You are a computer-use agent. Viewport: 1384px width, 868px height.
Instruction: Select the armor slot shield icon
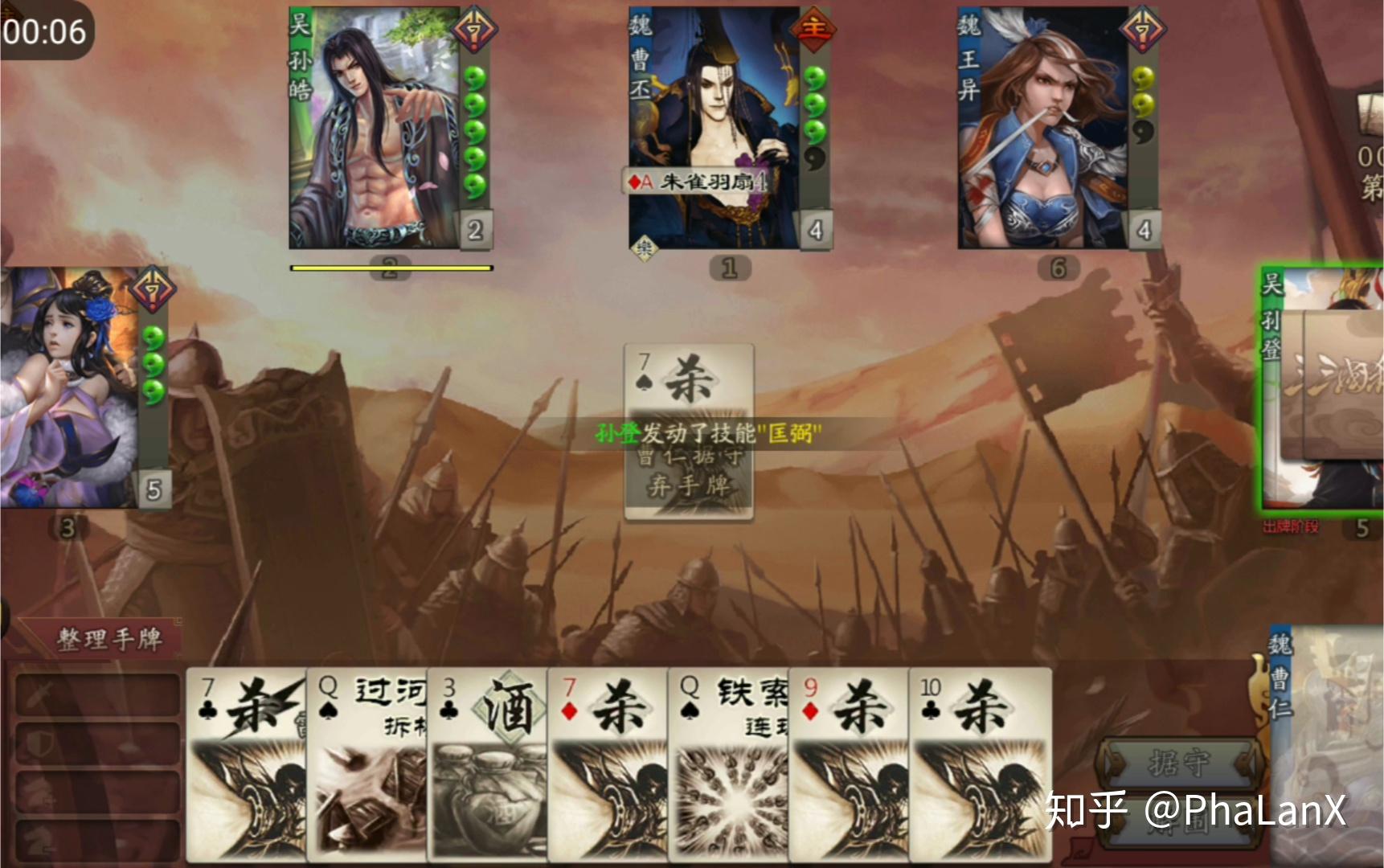(x=40, y=743)
